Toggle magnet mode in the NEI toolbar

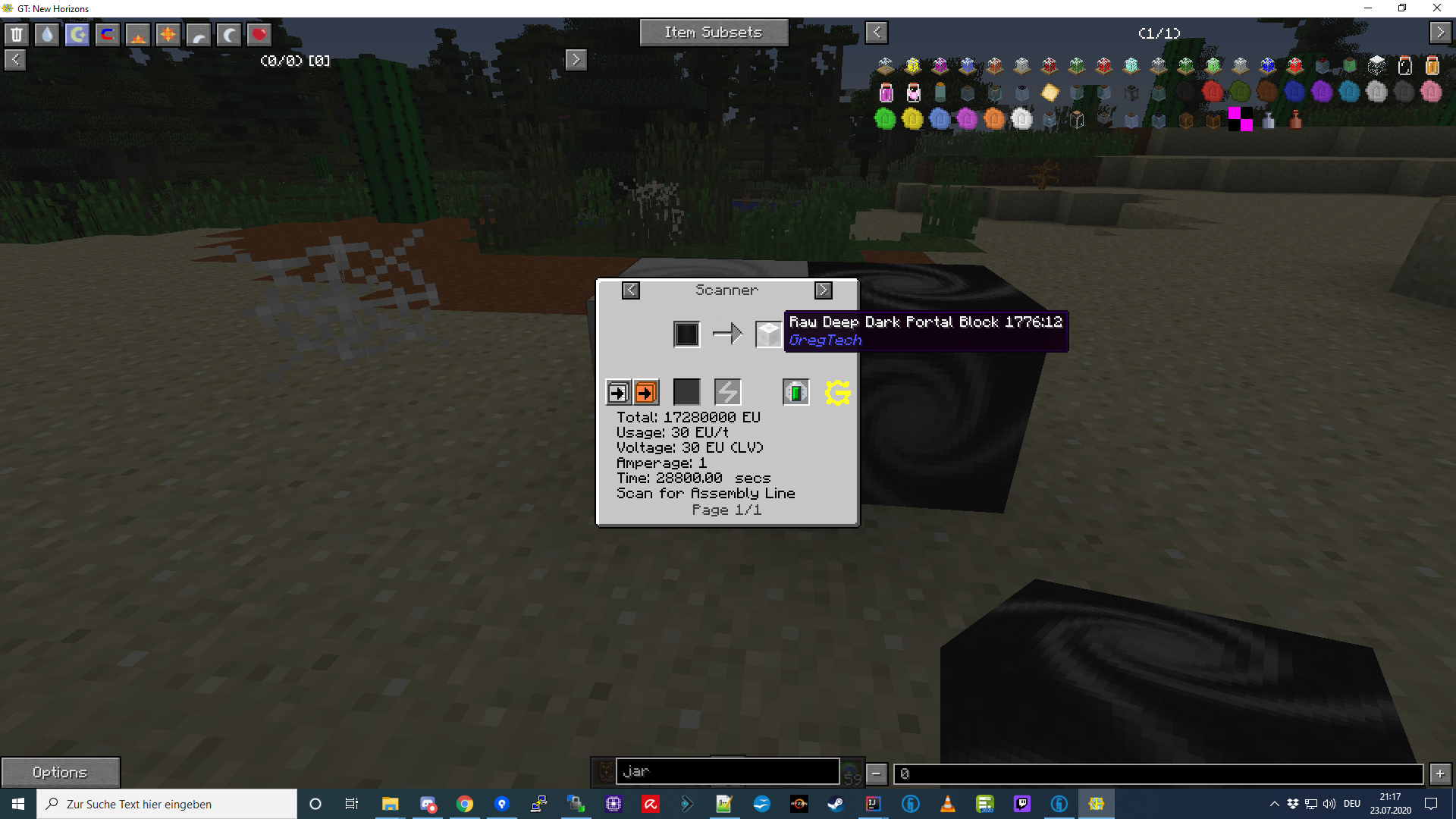(107, 34)
